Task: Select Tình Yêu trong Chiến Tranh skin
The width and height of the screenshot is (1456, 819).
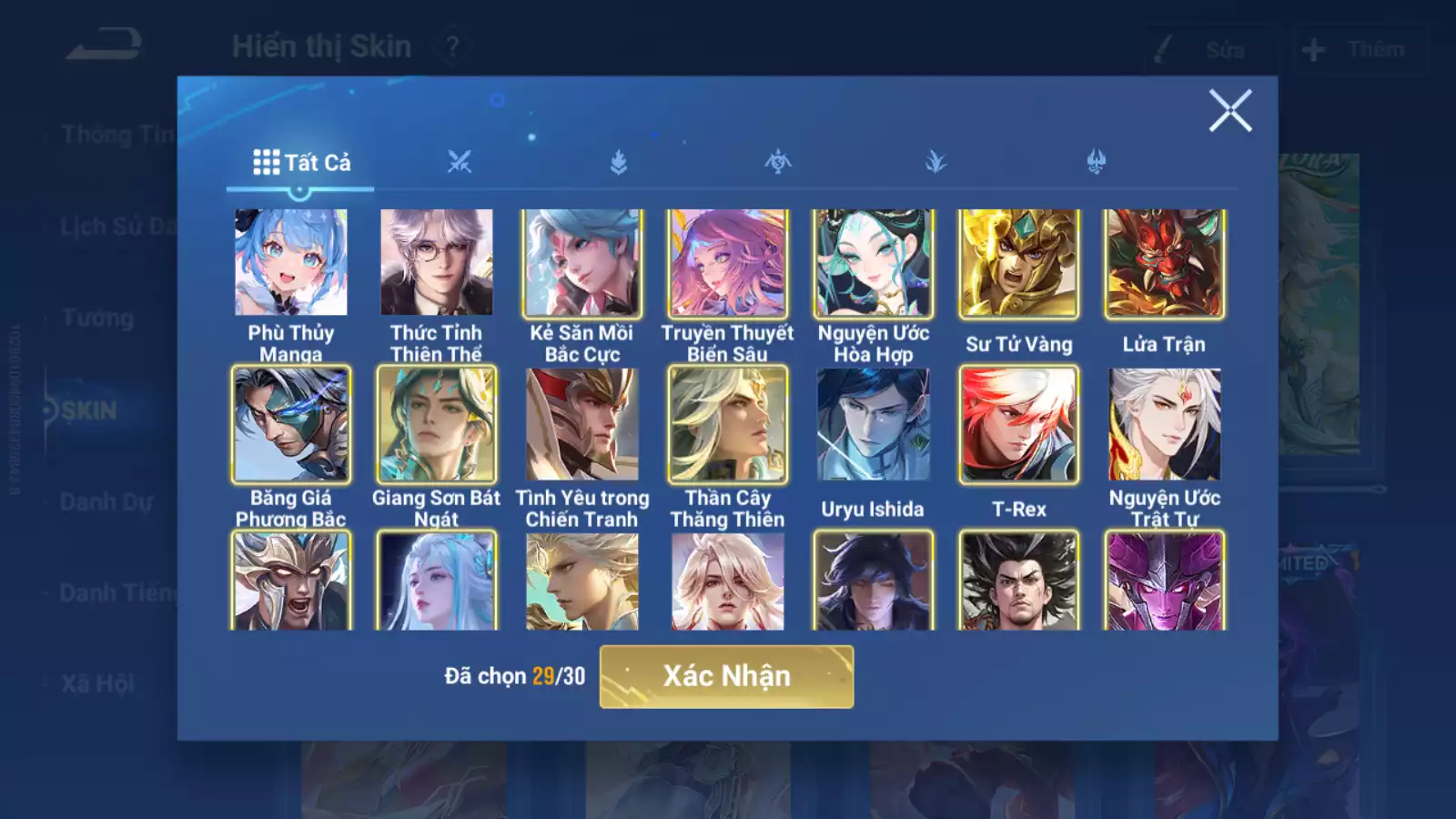Action: tap(582, 424)
